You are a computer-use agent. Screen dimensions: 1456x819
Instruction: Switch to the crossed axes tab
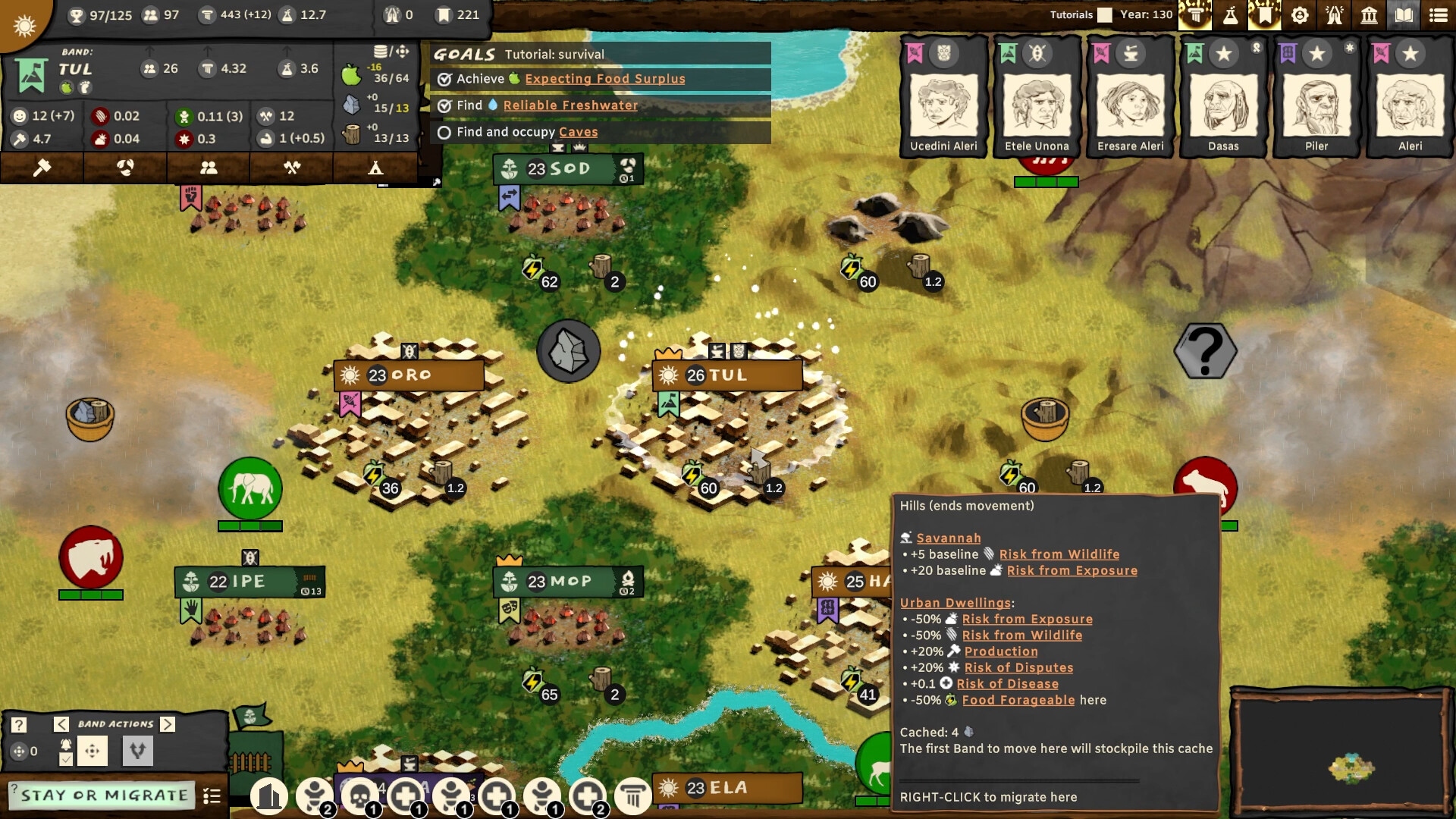tap(292, 168)
